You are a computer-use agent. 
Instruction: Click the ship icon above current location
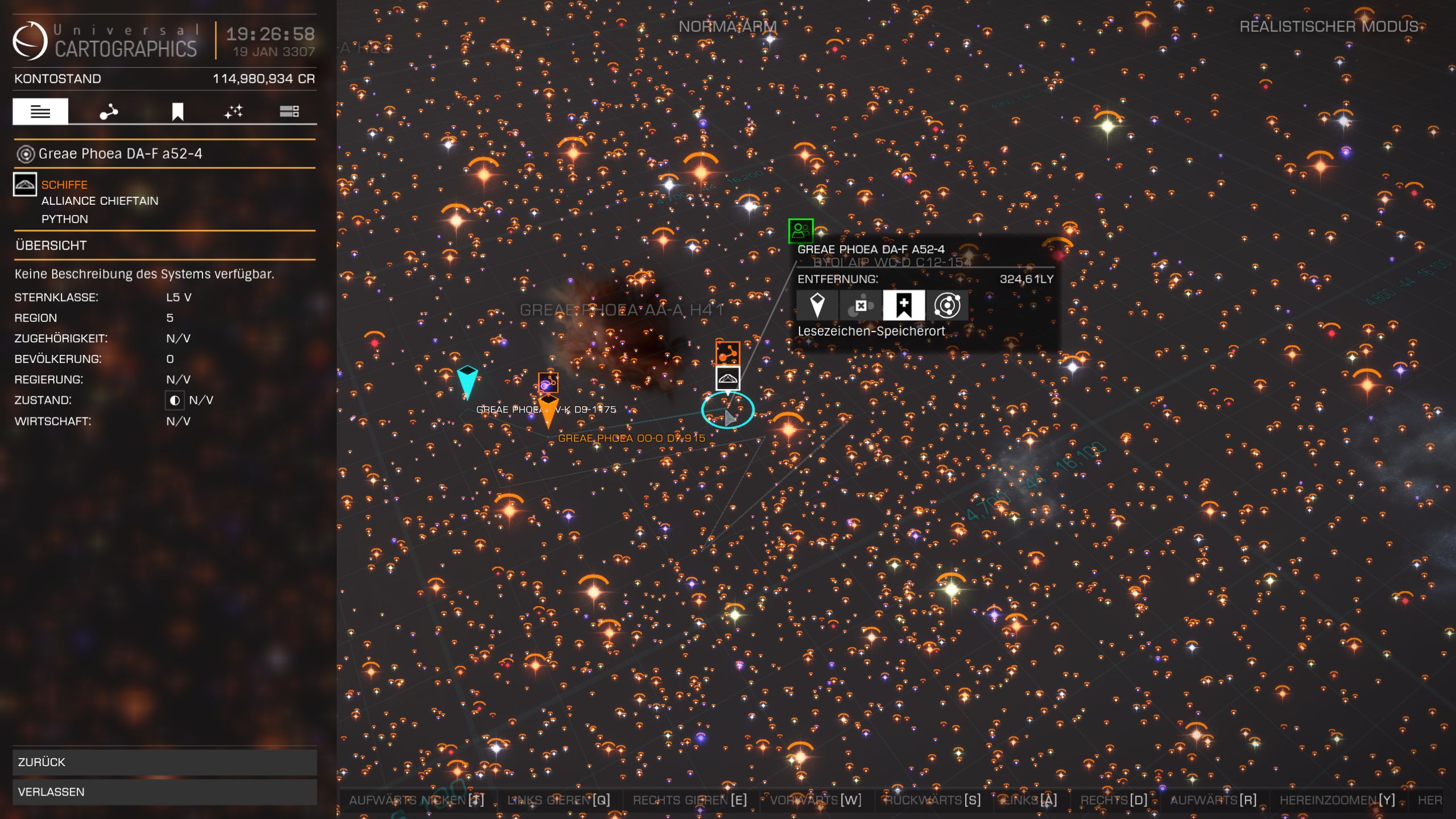[727, 378]
